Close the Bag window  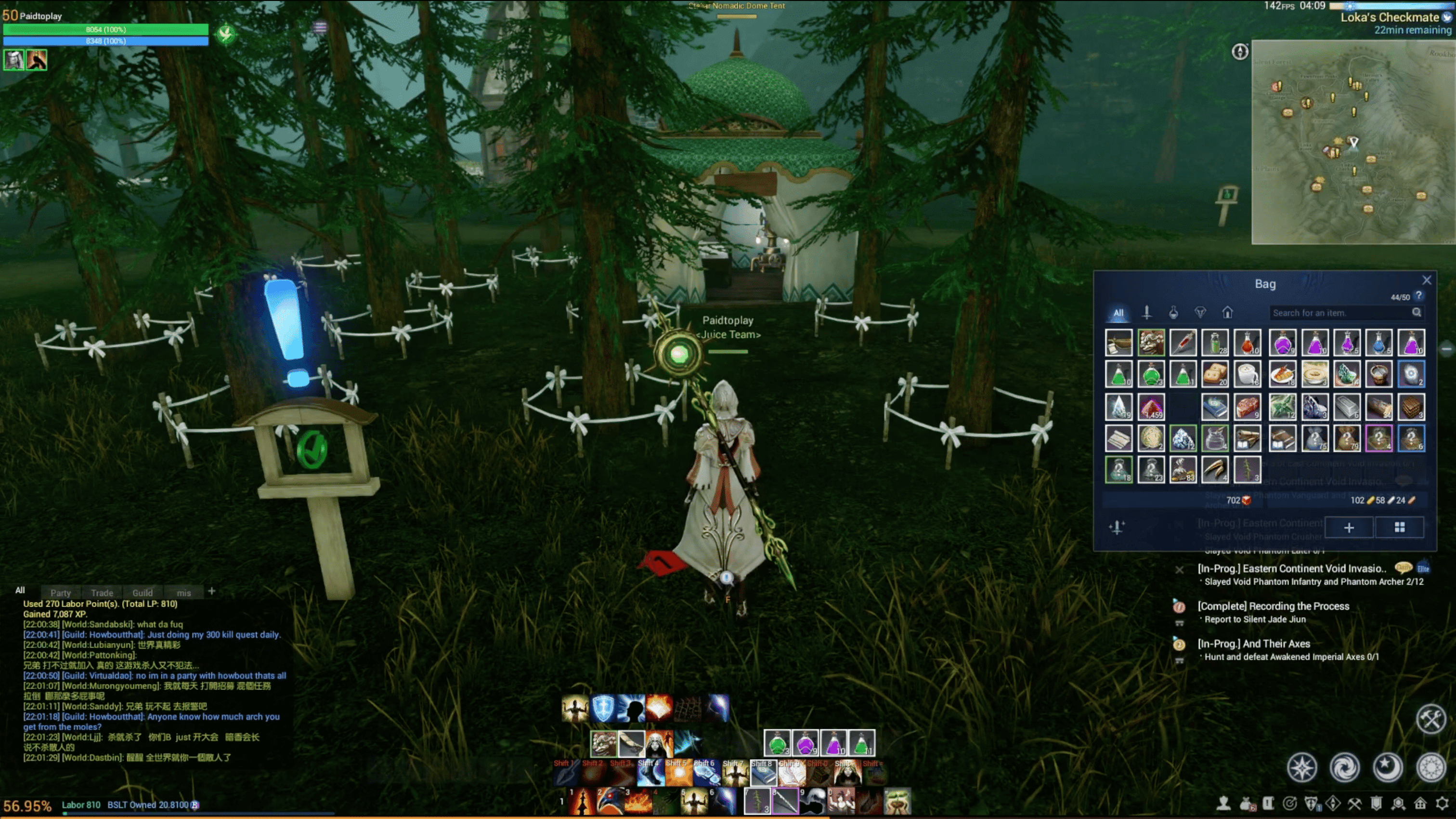(1427, 280)
